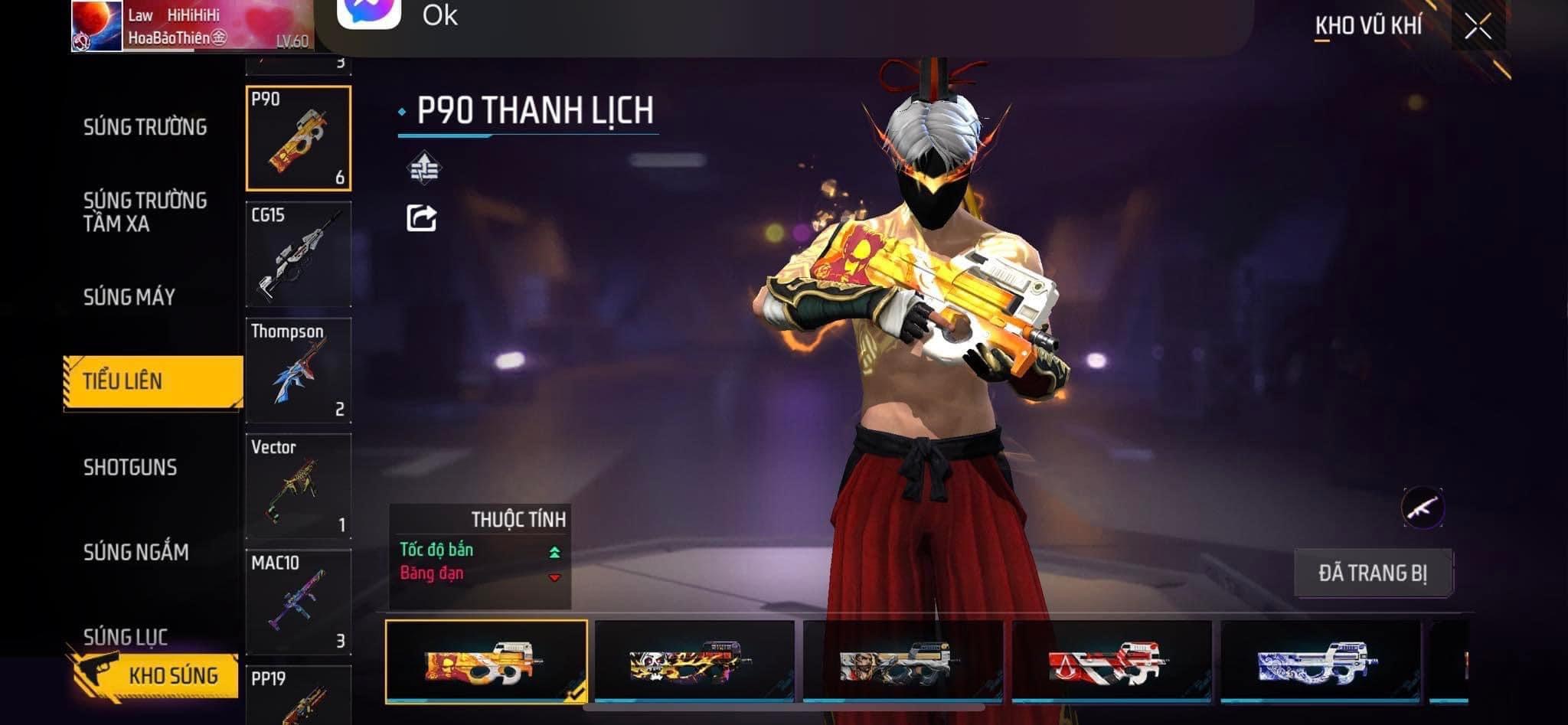
Task: Click the share icon under weapon name
Action: click(421, 218)
